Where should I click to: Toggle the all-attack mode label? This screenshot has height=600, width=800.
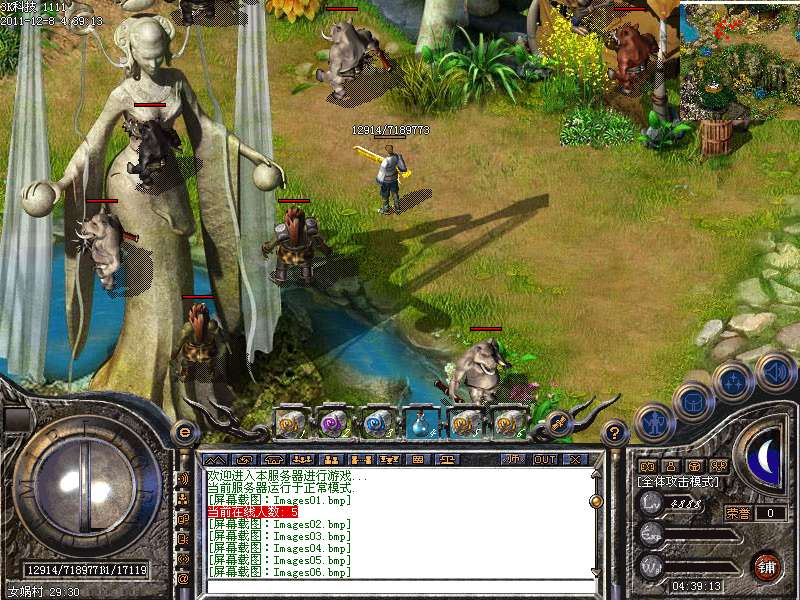click(x=678, y=482)
